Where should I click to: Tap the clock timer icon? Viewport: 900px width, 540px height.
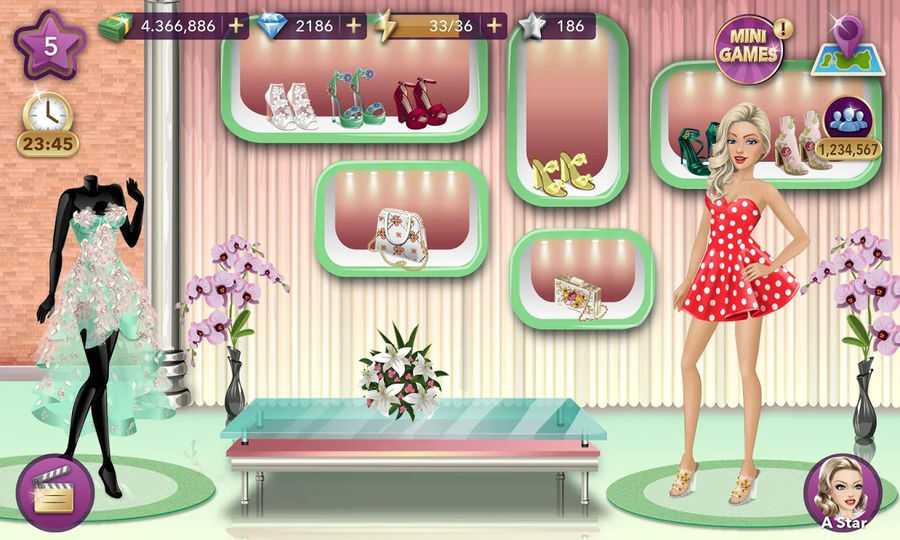pos(47,113)
